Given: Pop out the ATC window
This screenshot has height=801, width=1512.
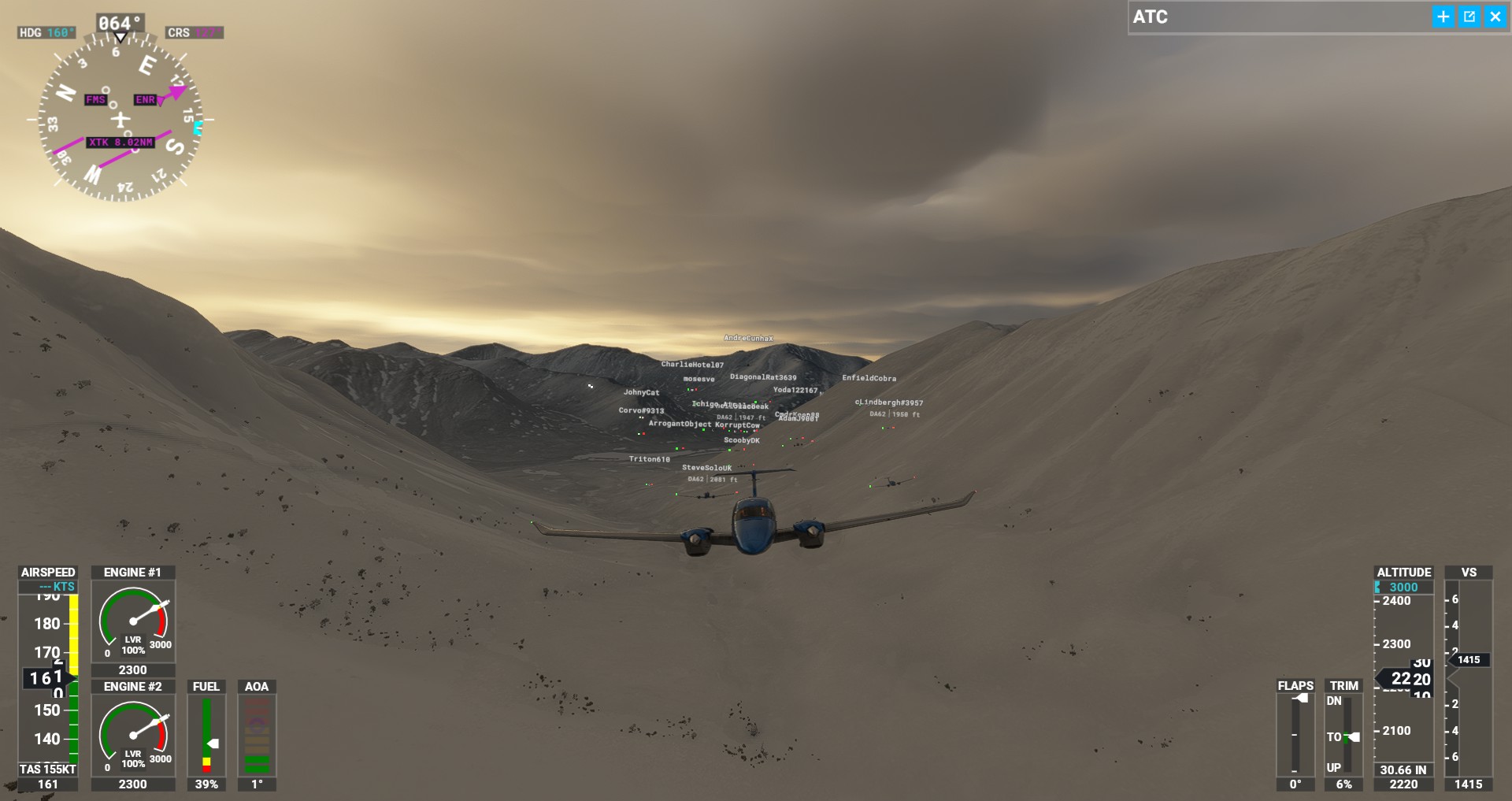Looking at the screenshot, I should pos(1469,17).
